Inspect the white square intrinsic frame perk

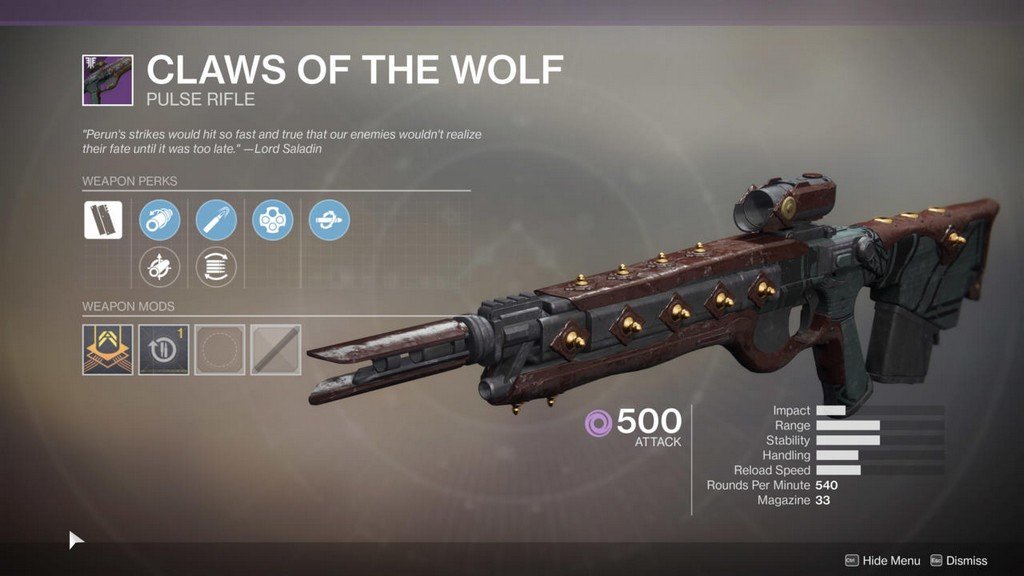(103, 219)
